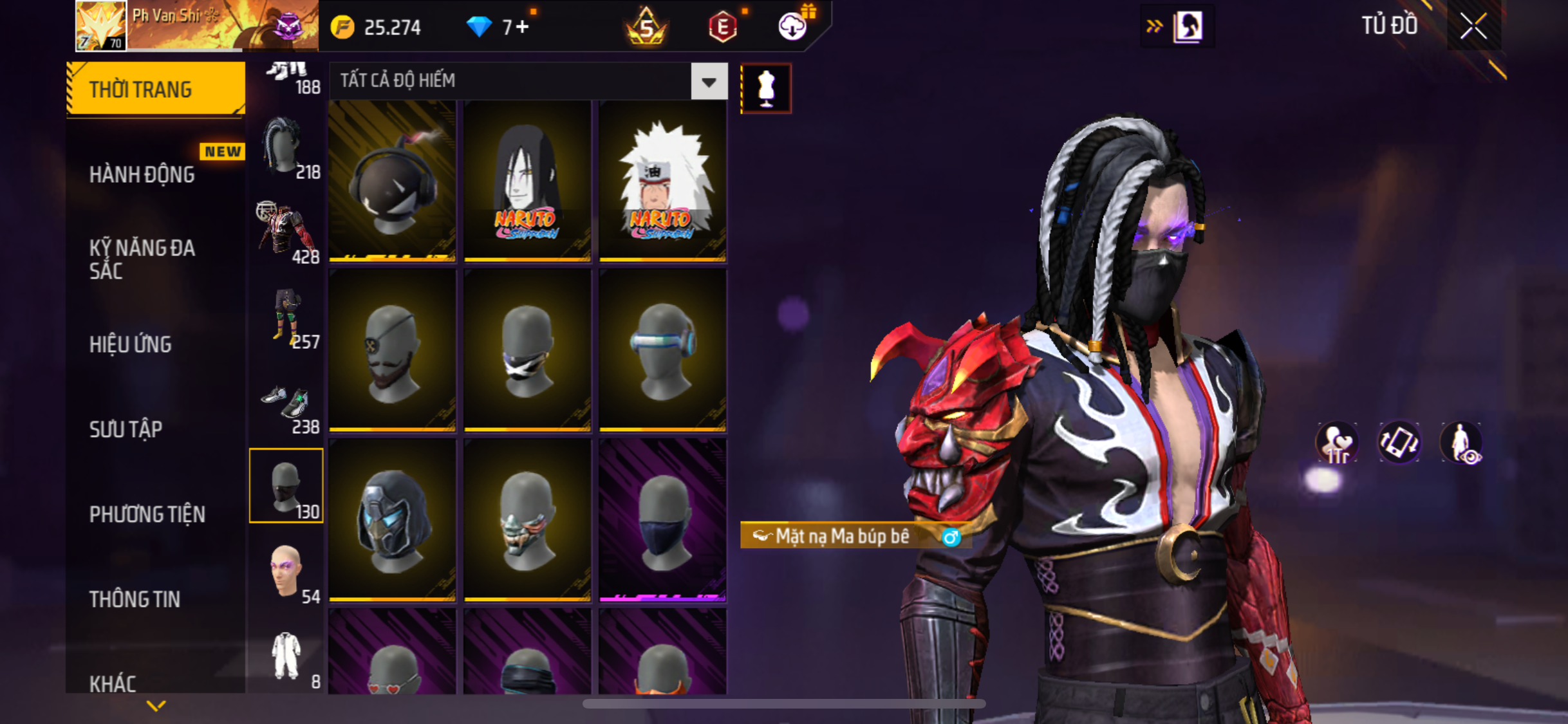Open the Sưu Tập category

coord(126,429)
